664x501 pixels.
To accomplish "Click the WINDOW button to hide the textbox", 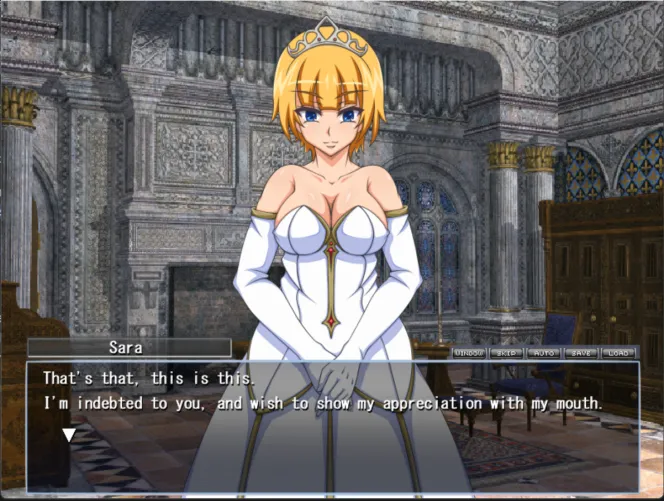I will 469,352.
